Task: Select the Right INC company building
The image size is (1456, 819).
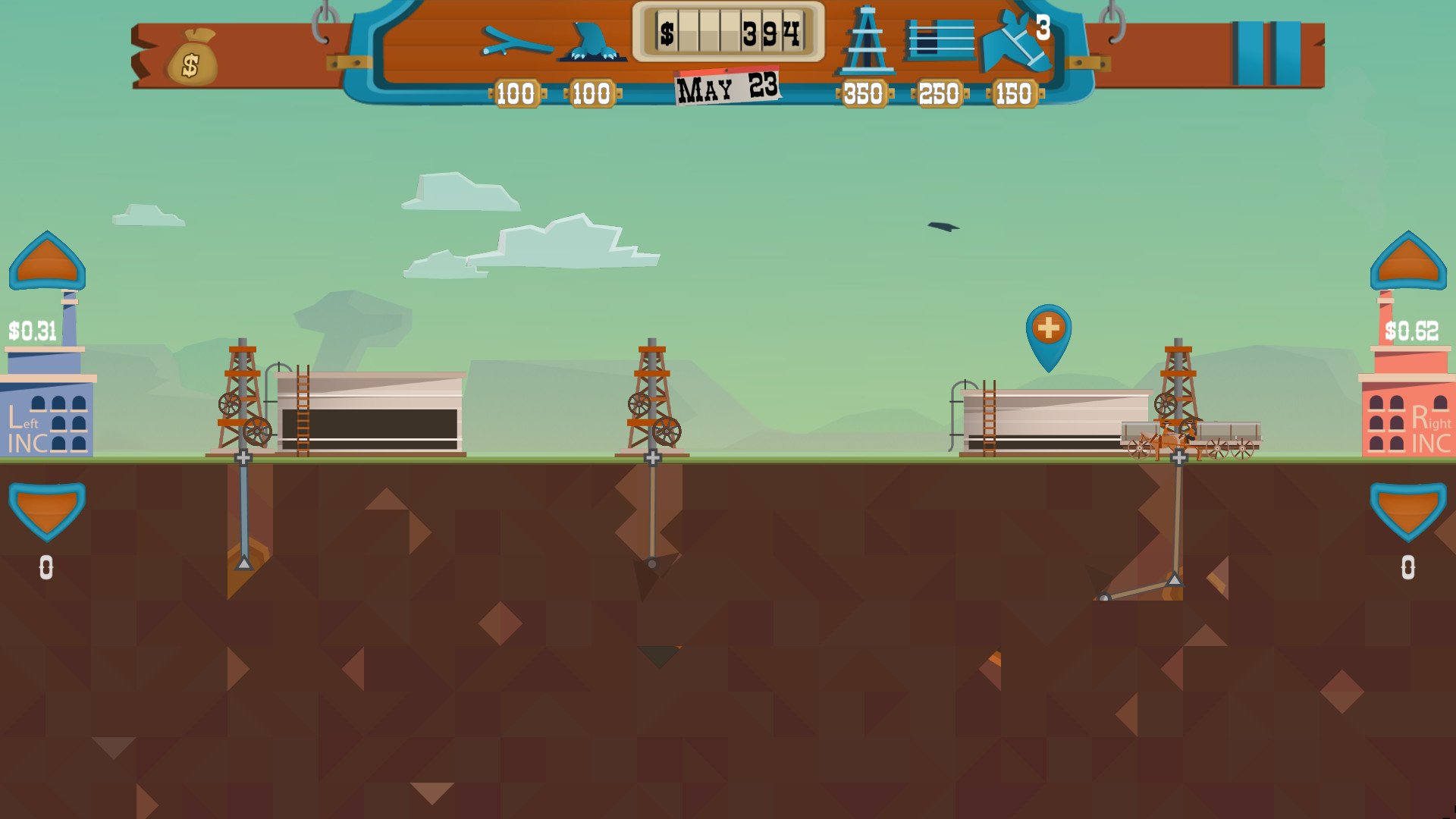Action: point(1409,417)
